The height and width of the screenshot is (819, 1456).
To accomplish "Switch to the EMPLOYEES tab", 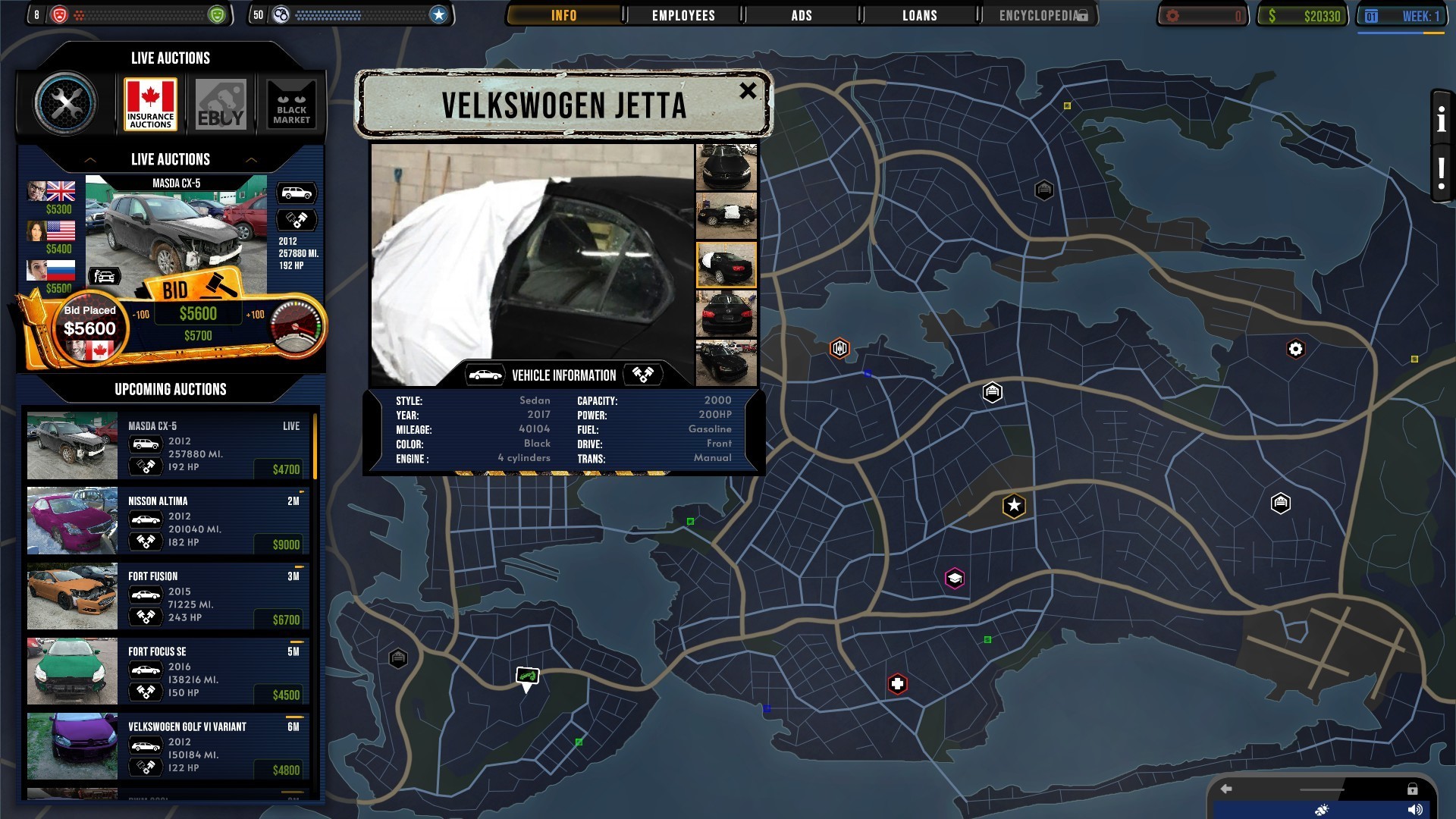I will point(682,14).
